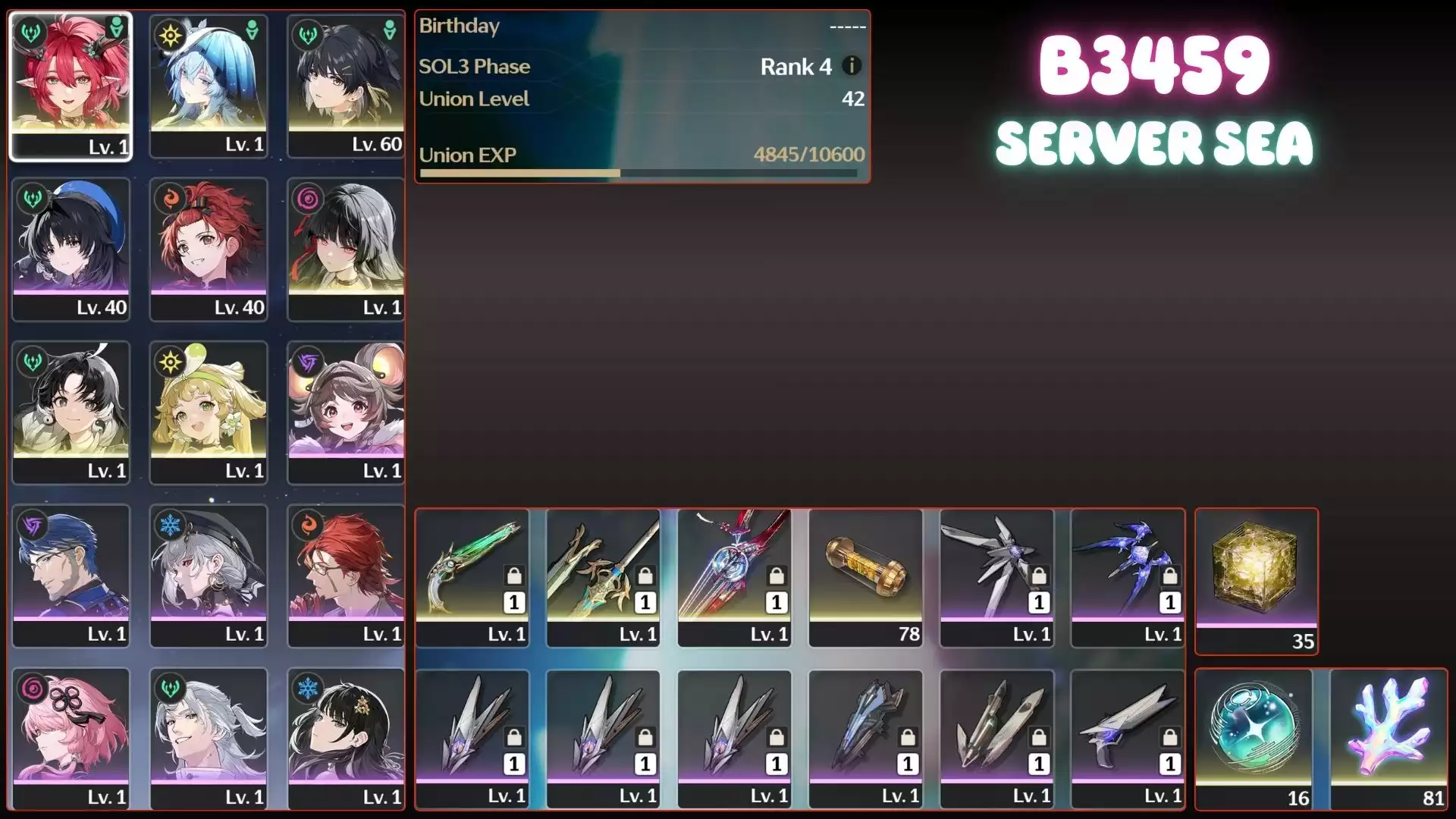Viewport: 1456px width, 819px height.
Task: Select the blue-haired girl in white hat
Action: [209, 85]
